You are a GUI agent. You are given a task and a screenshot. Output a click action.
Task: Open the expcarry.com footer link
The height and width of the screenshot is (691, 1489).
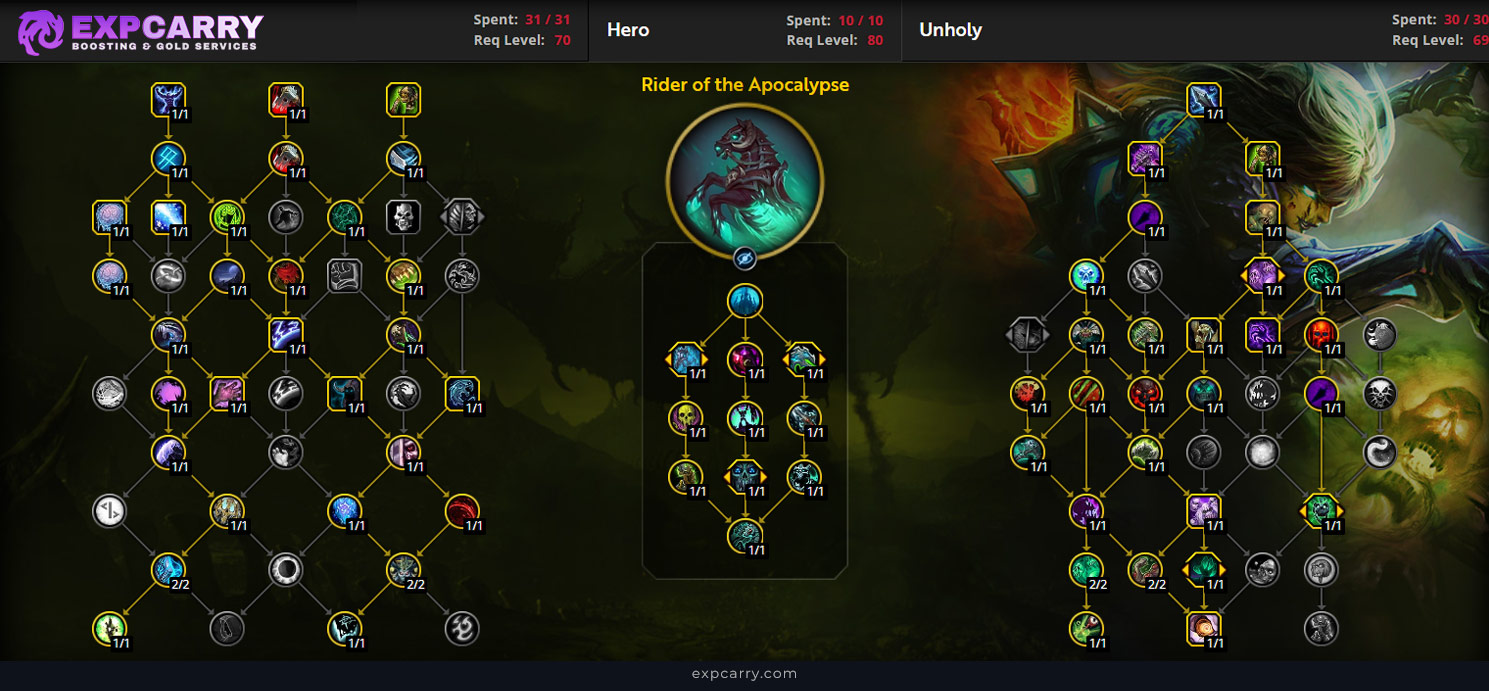pos(744,674)
